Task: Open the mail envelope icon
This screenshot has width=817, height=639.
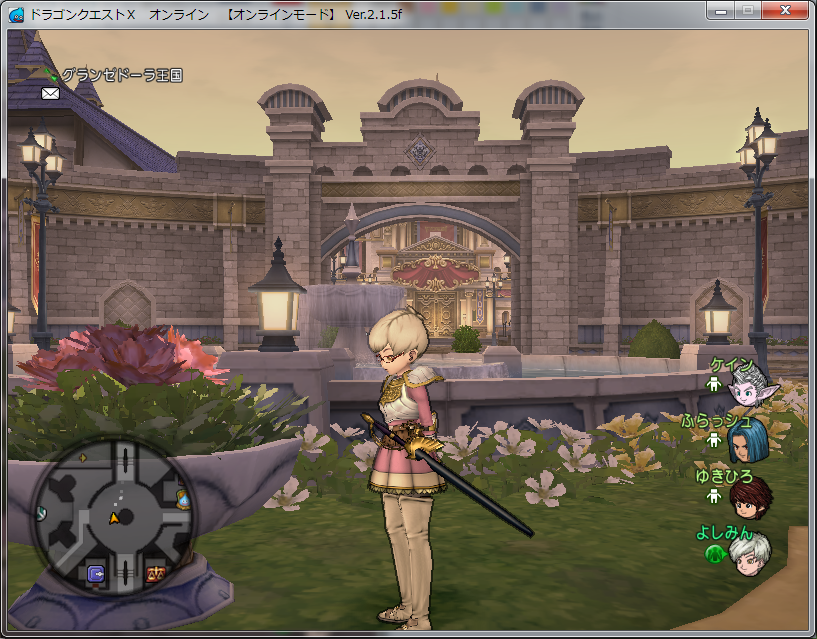Action: [50, 93]
